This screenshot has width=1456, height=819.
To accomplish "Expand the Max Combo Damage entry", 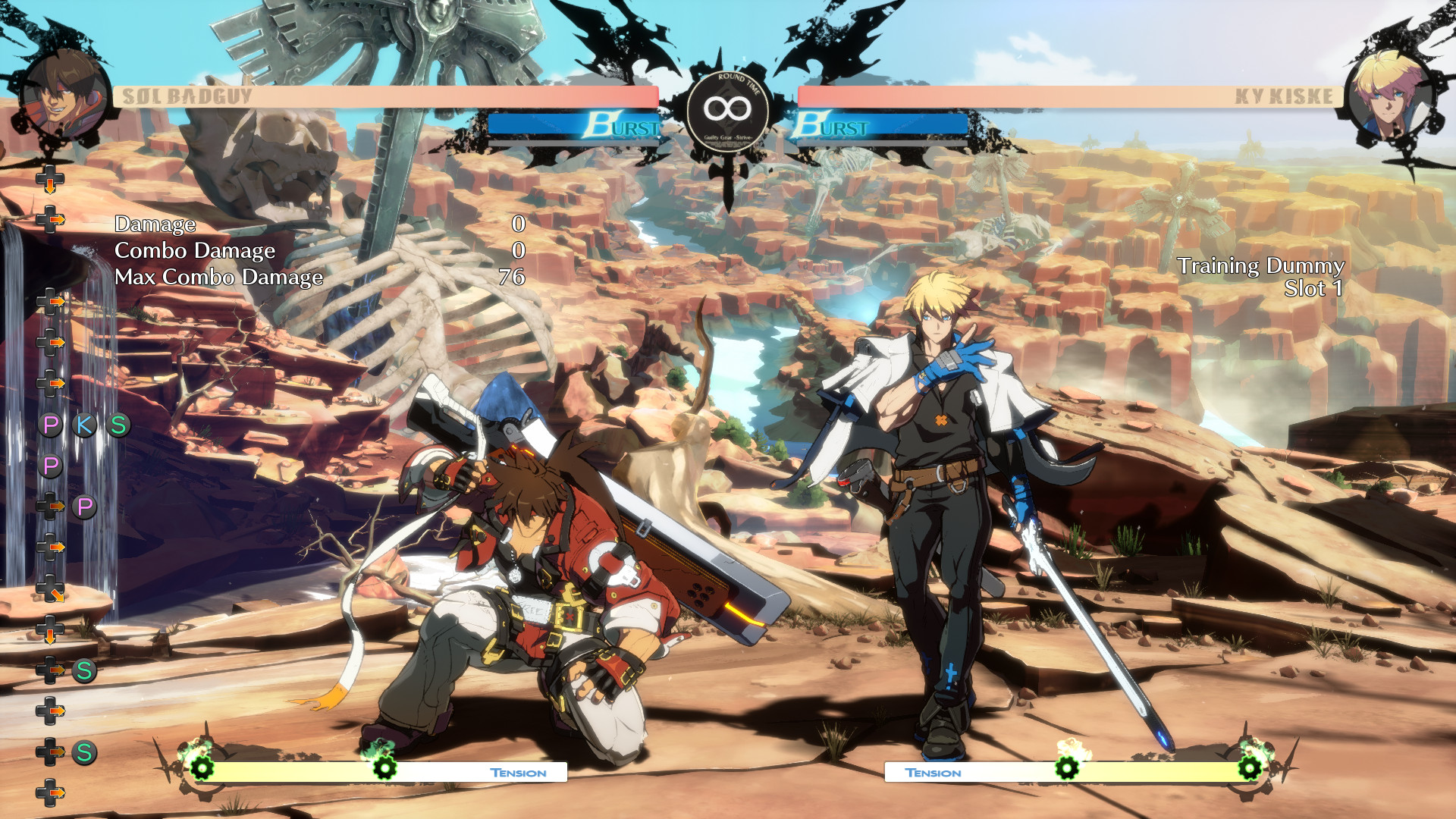I will 218,278.
